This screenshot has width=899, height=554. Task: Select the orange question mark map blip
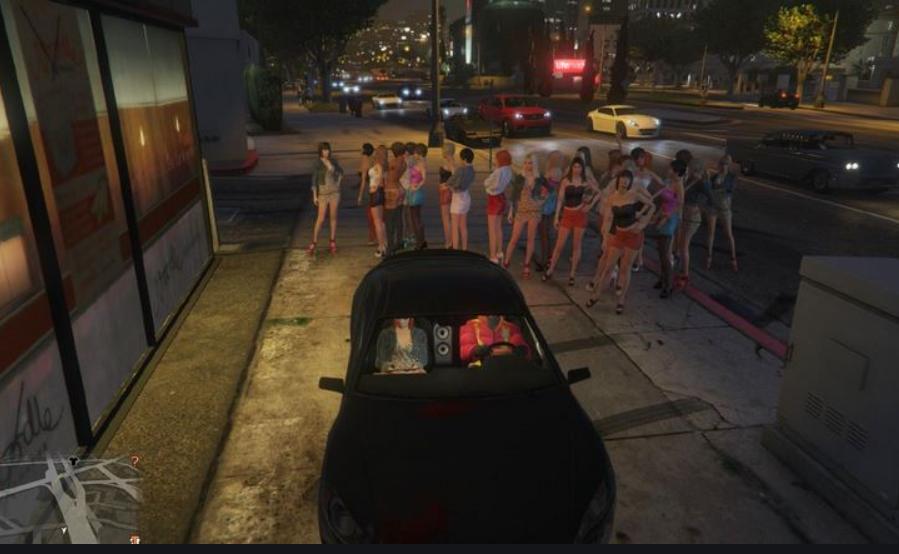[135, 461]
